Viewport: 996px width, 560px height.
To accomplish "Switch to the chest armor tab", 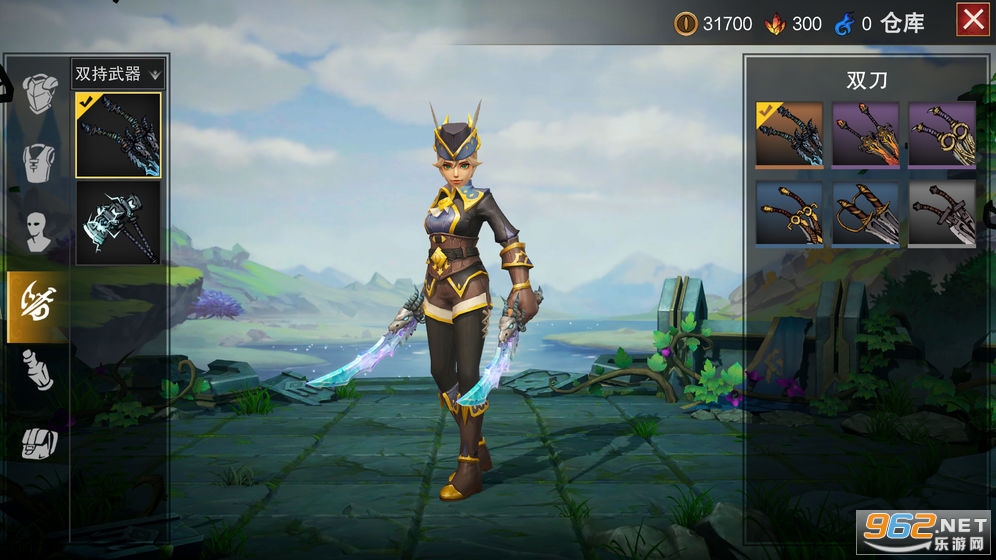I will pyautogui.click(x=38, y=93).
